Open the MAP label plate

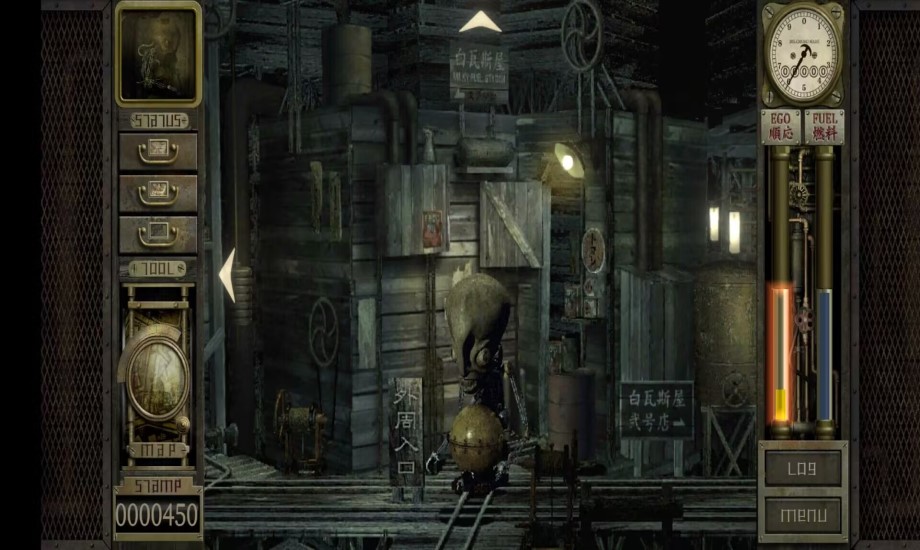pos(157,451)
